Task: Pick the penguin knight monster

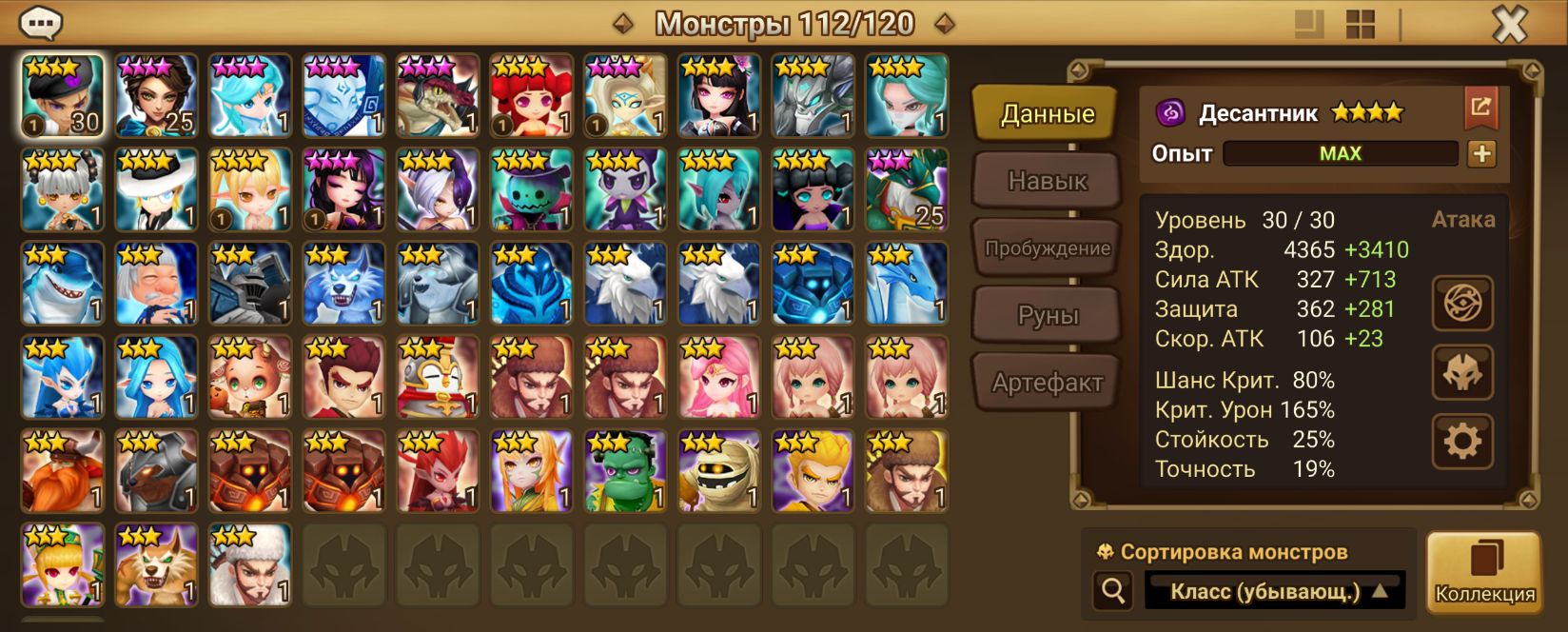Action: pyautogui.click(x=437, y=377)
